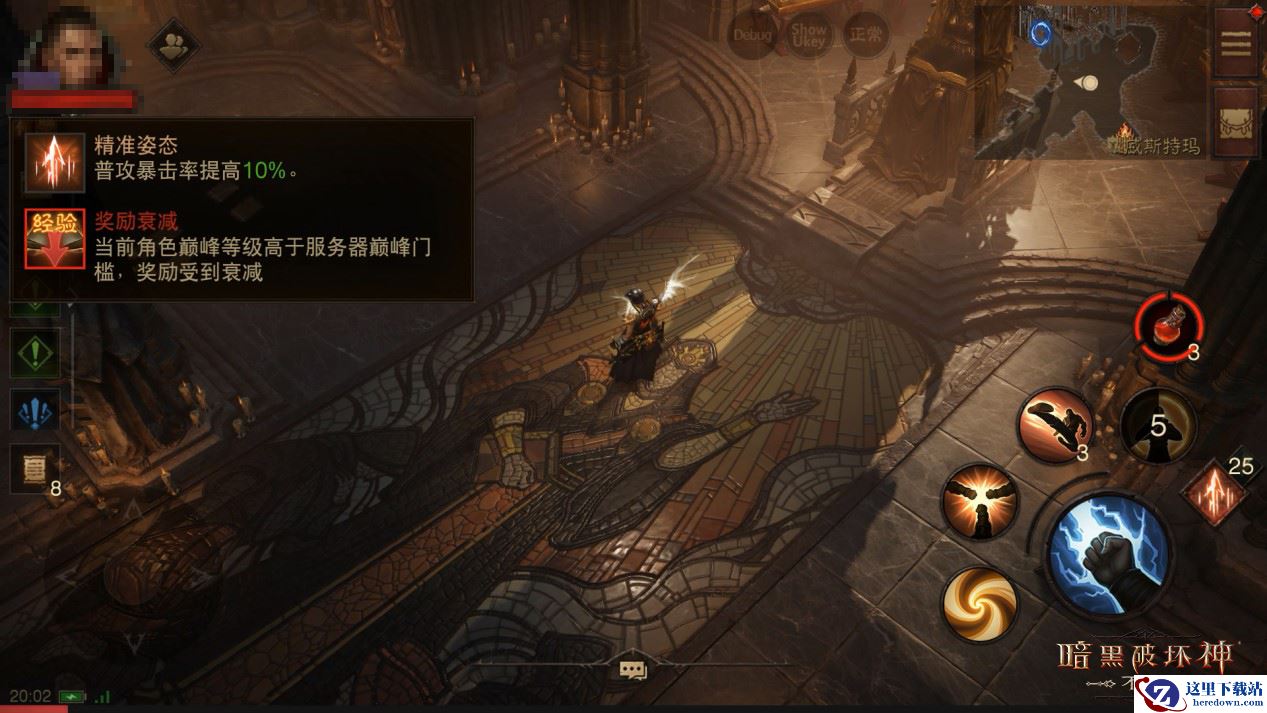Open the party members icon
The height and width of the screenshot is (713, 1267).
point(174,44)
